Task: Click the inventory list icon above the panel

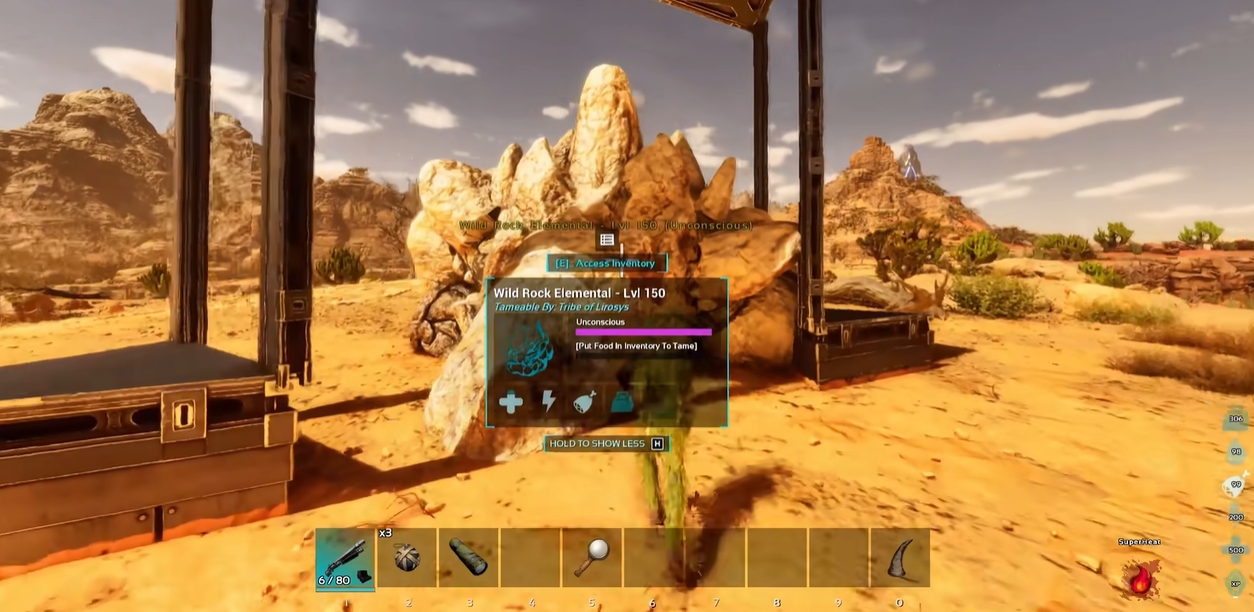Action: point(607,240)
